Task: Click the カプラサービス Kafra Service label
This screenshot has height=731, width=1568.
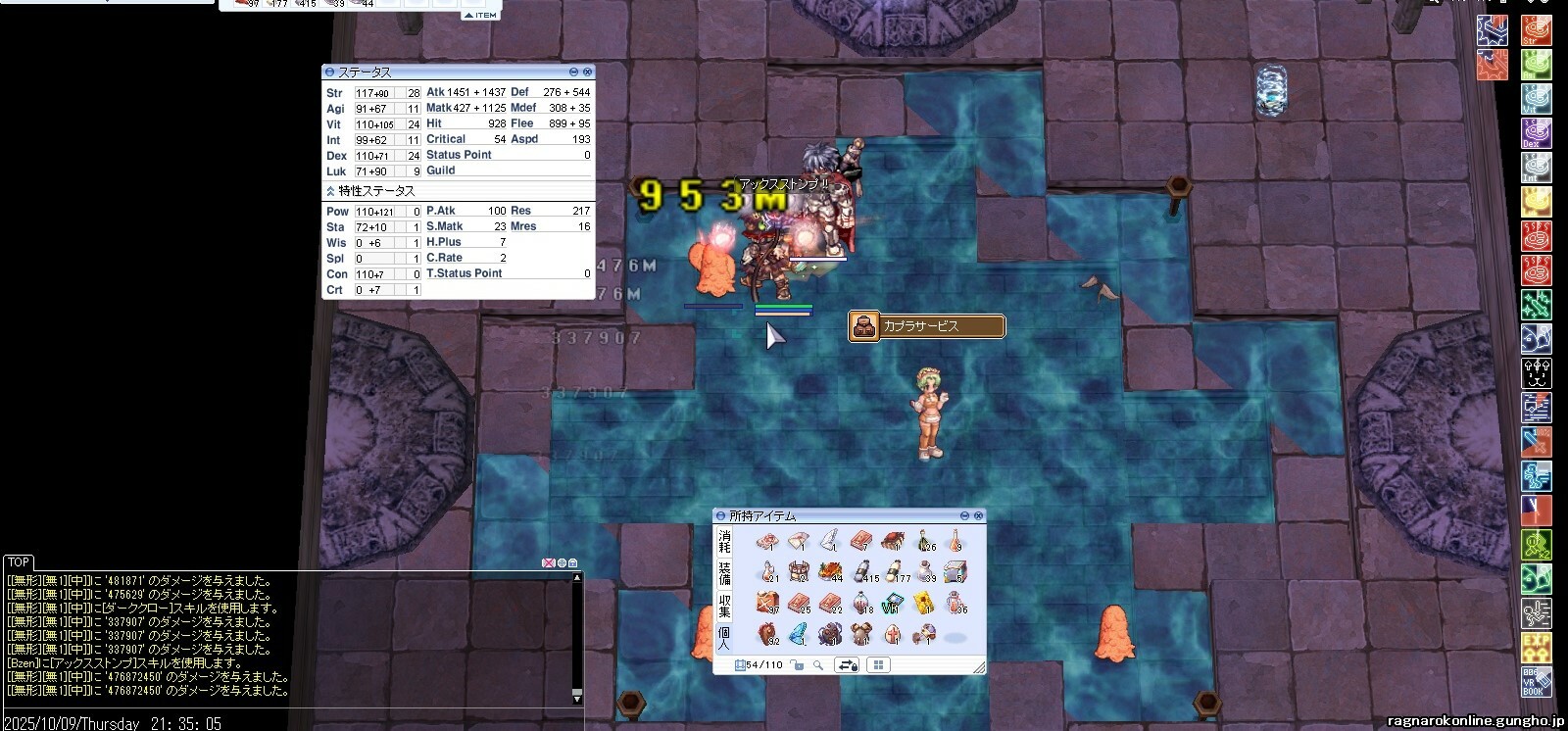Action: pos(926,326)
